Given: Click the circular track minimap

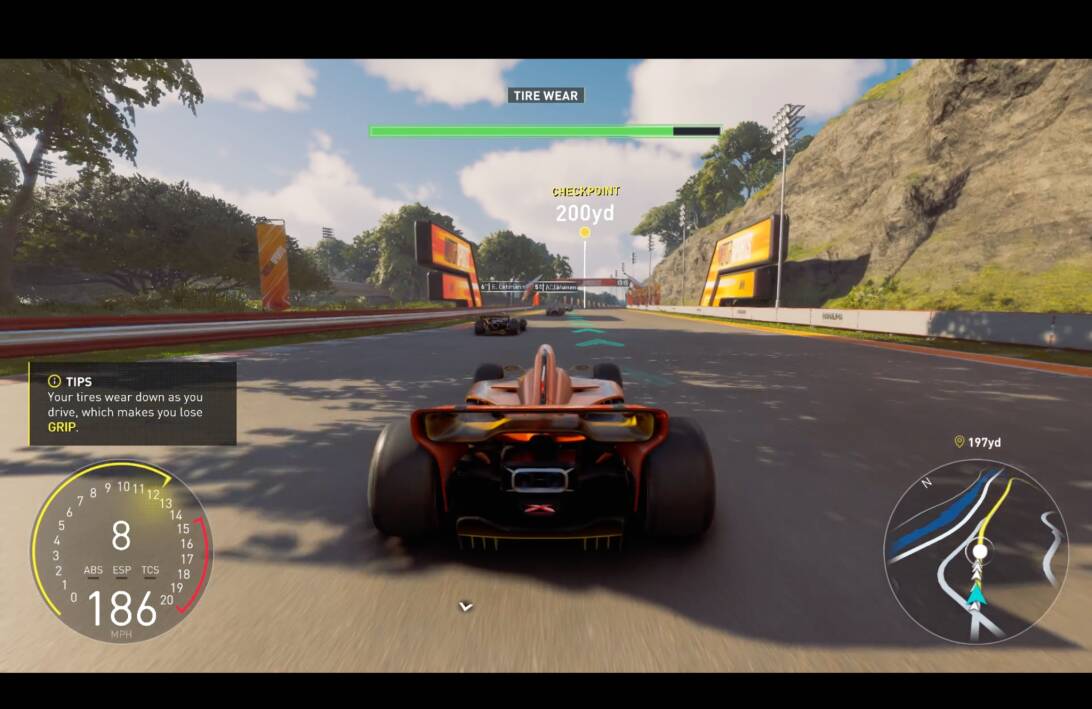Looking at the screenshot, I should click(976, 551).
